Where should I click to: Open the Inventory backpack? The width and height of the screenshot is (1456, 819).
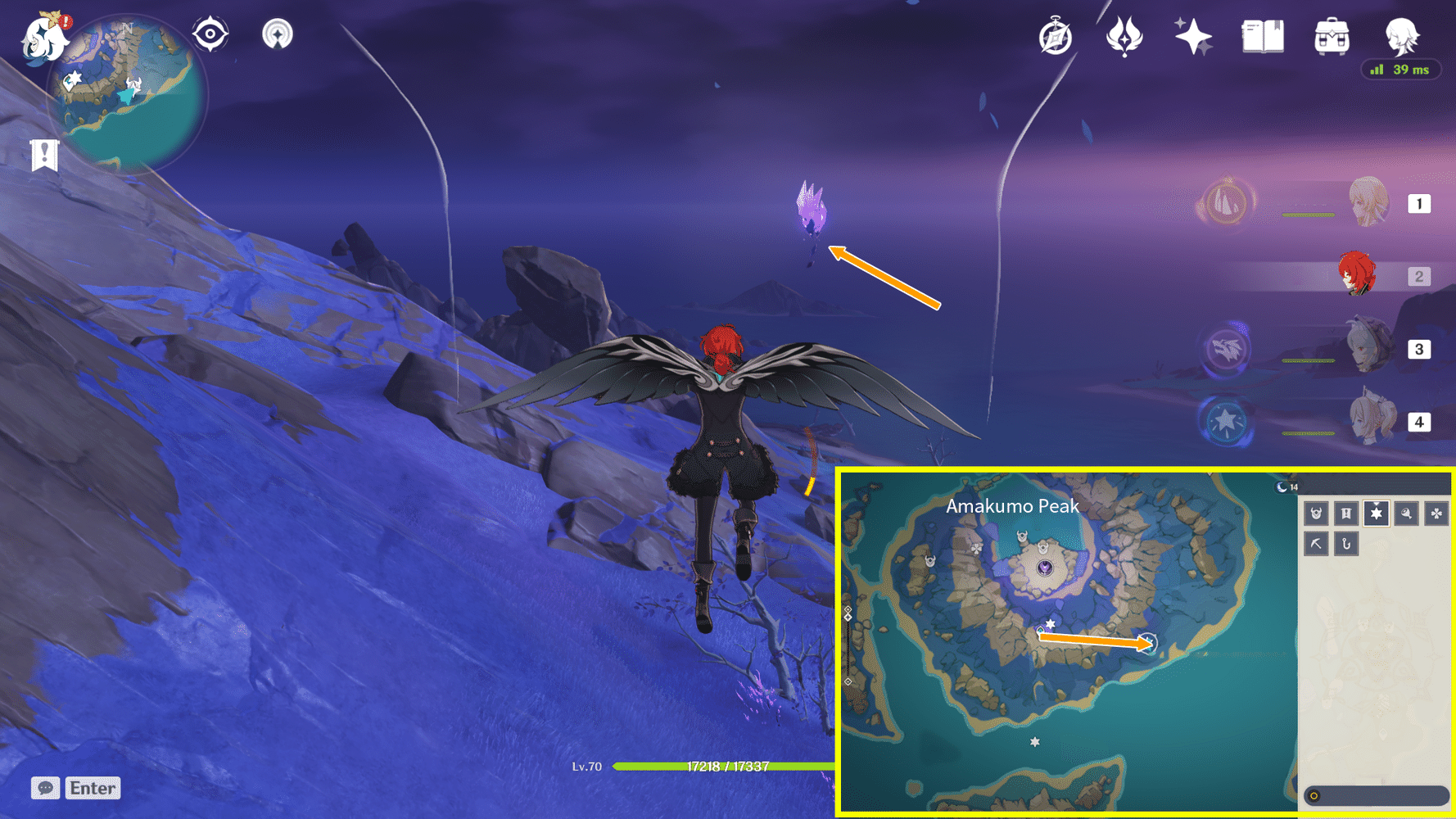[1332, 36]
